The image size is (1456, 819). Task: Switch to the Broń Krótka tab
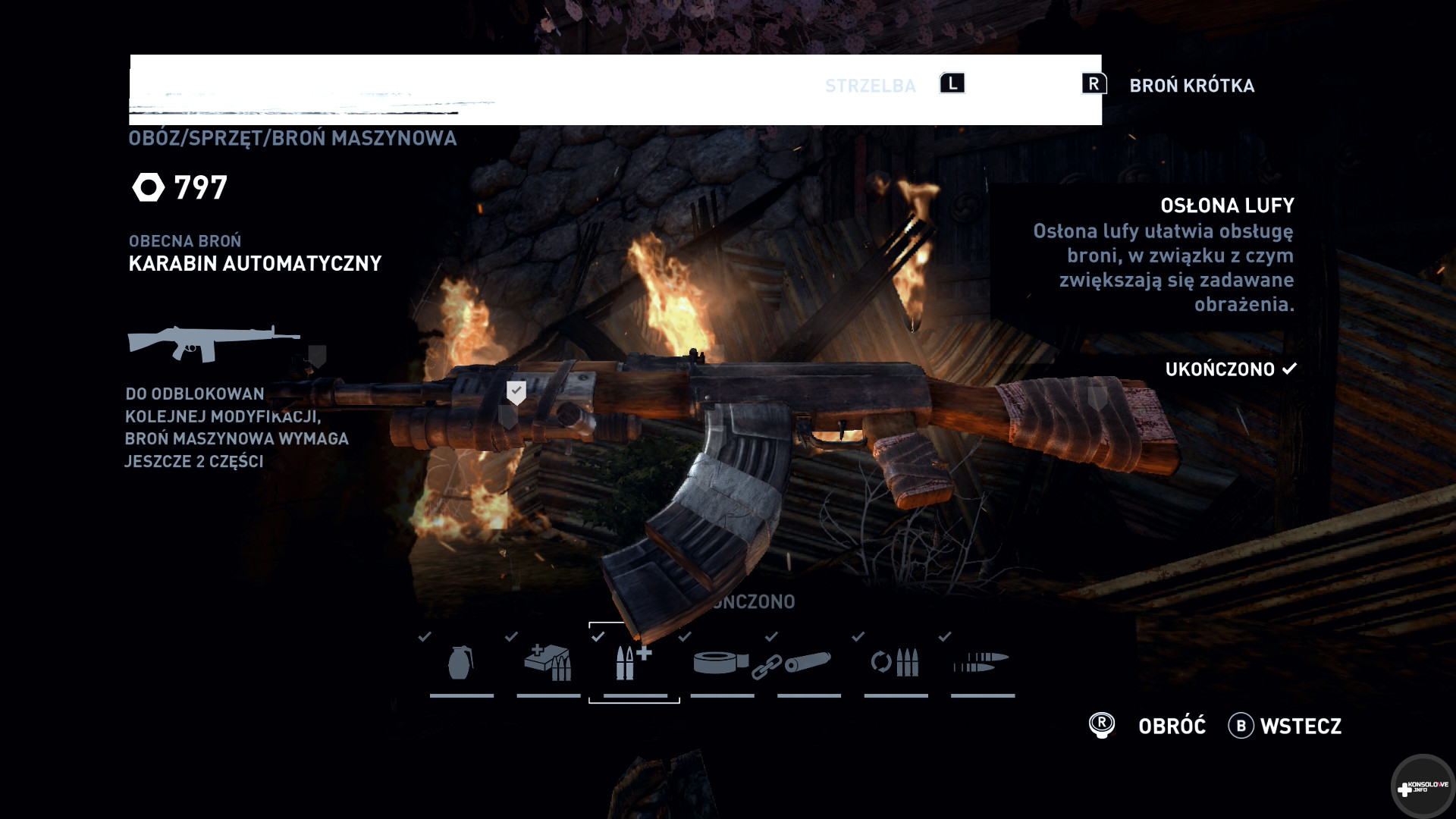(1191, 86)
